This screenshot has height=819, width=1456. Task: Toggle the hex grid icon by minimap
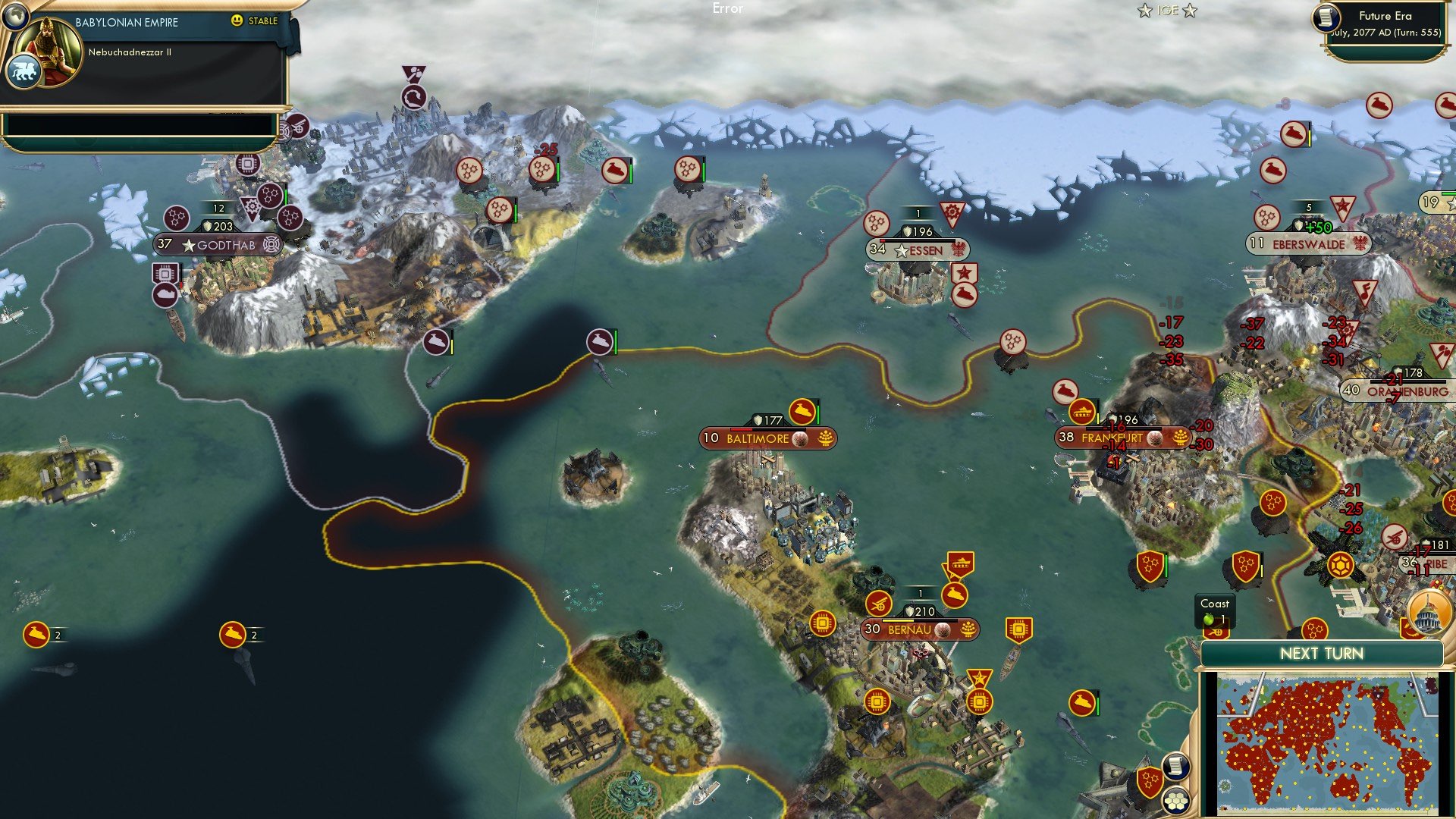click(x=1176, y=801)
